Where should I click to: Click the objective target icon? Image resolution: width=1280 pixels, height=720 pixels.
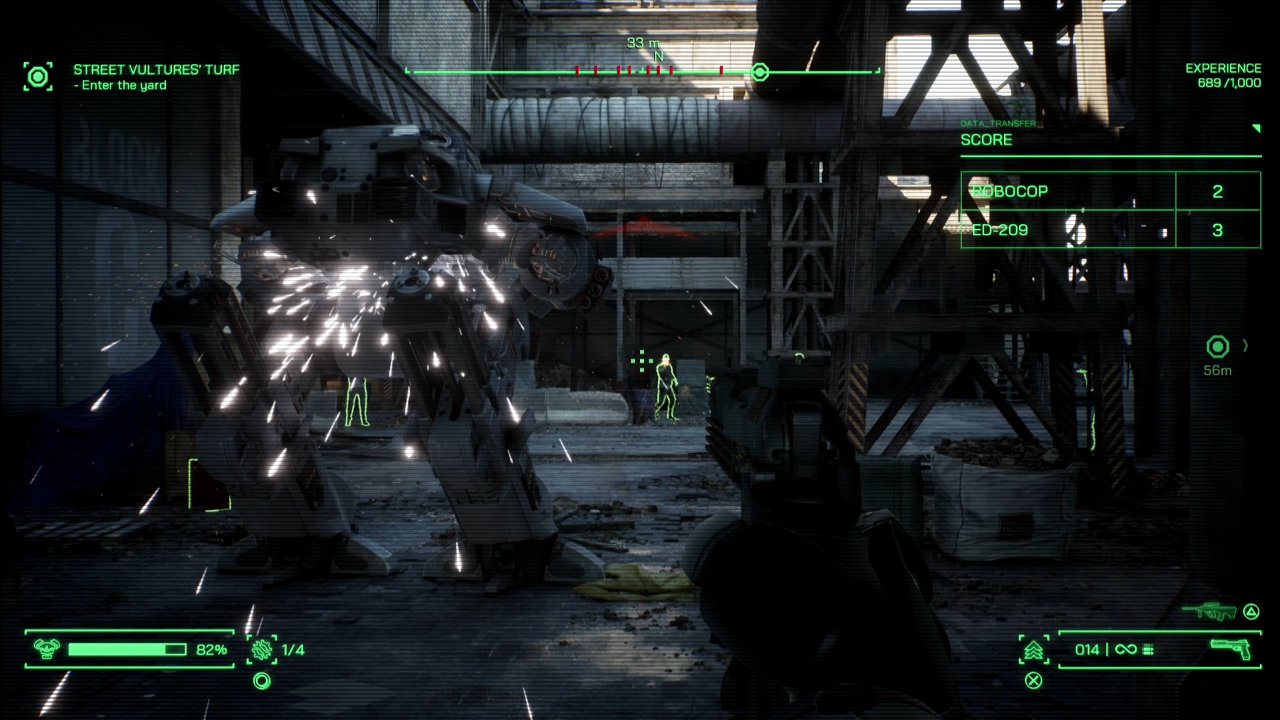point(38,76)
